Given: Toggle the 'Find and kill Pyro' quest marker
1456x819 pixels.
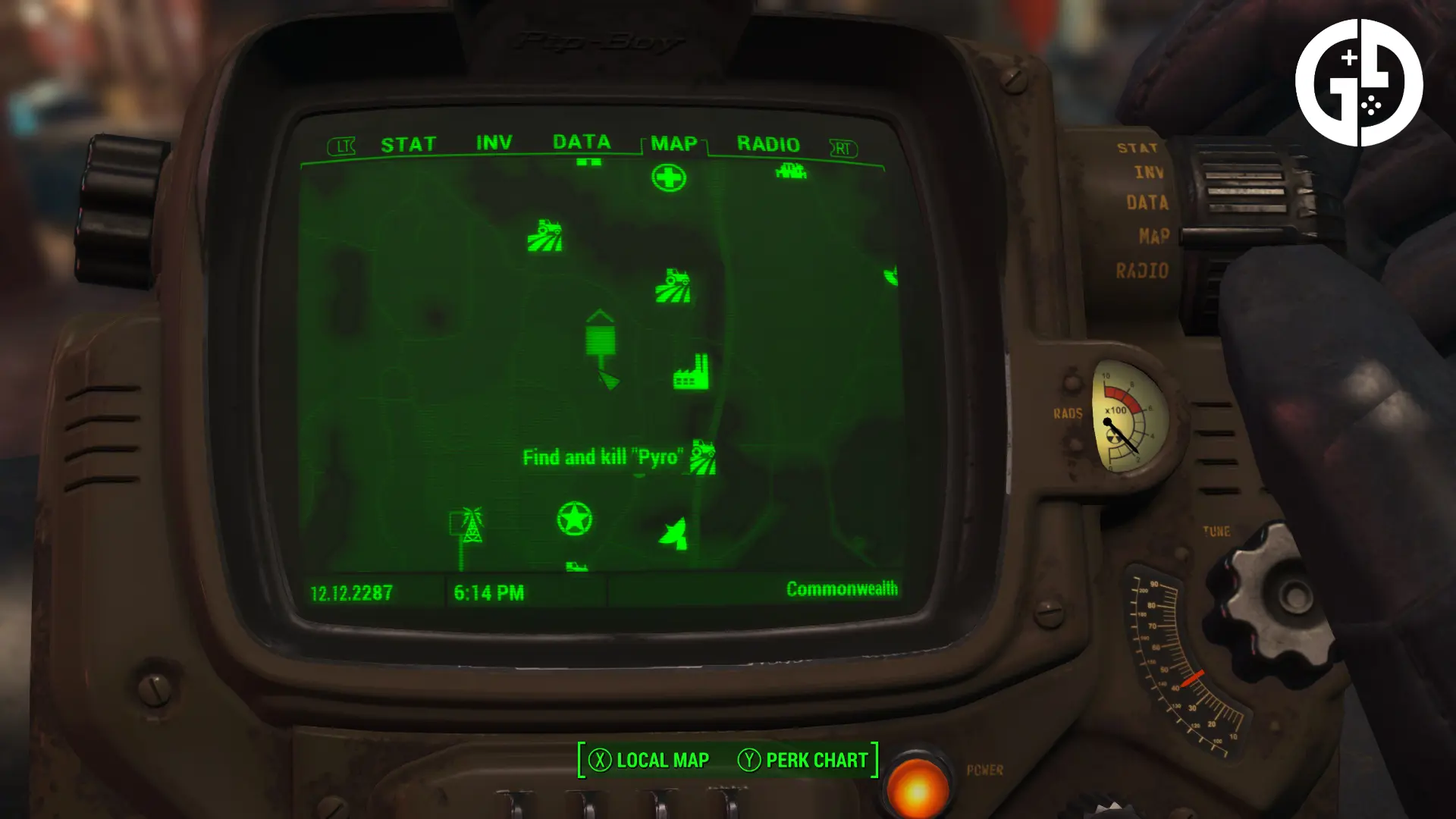Looking at the screenshot, I should pos(604,457).
